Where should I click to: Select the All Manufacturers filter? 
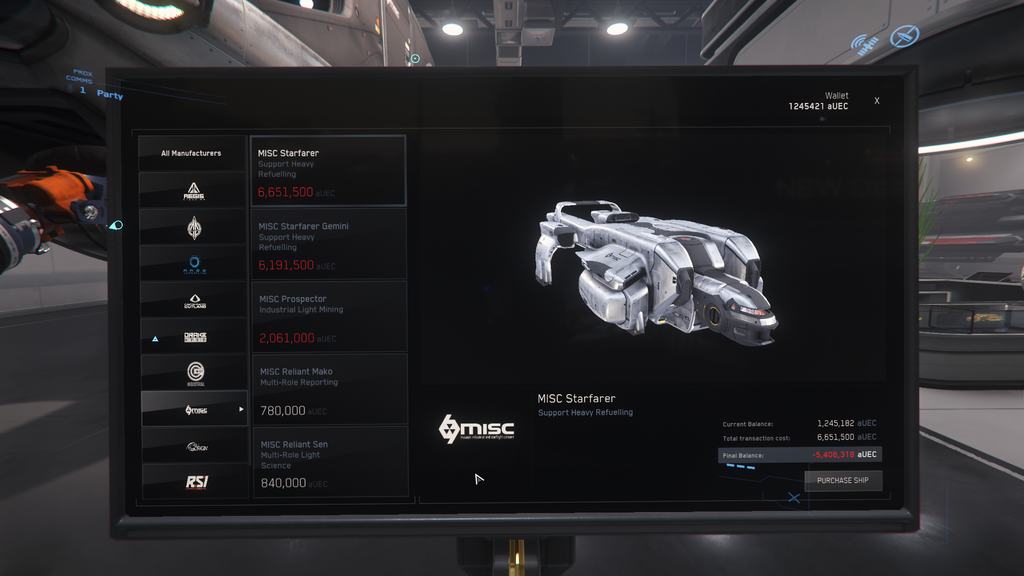192,153
